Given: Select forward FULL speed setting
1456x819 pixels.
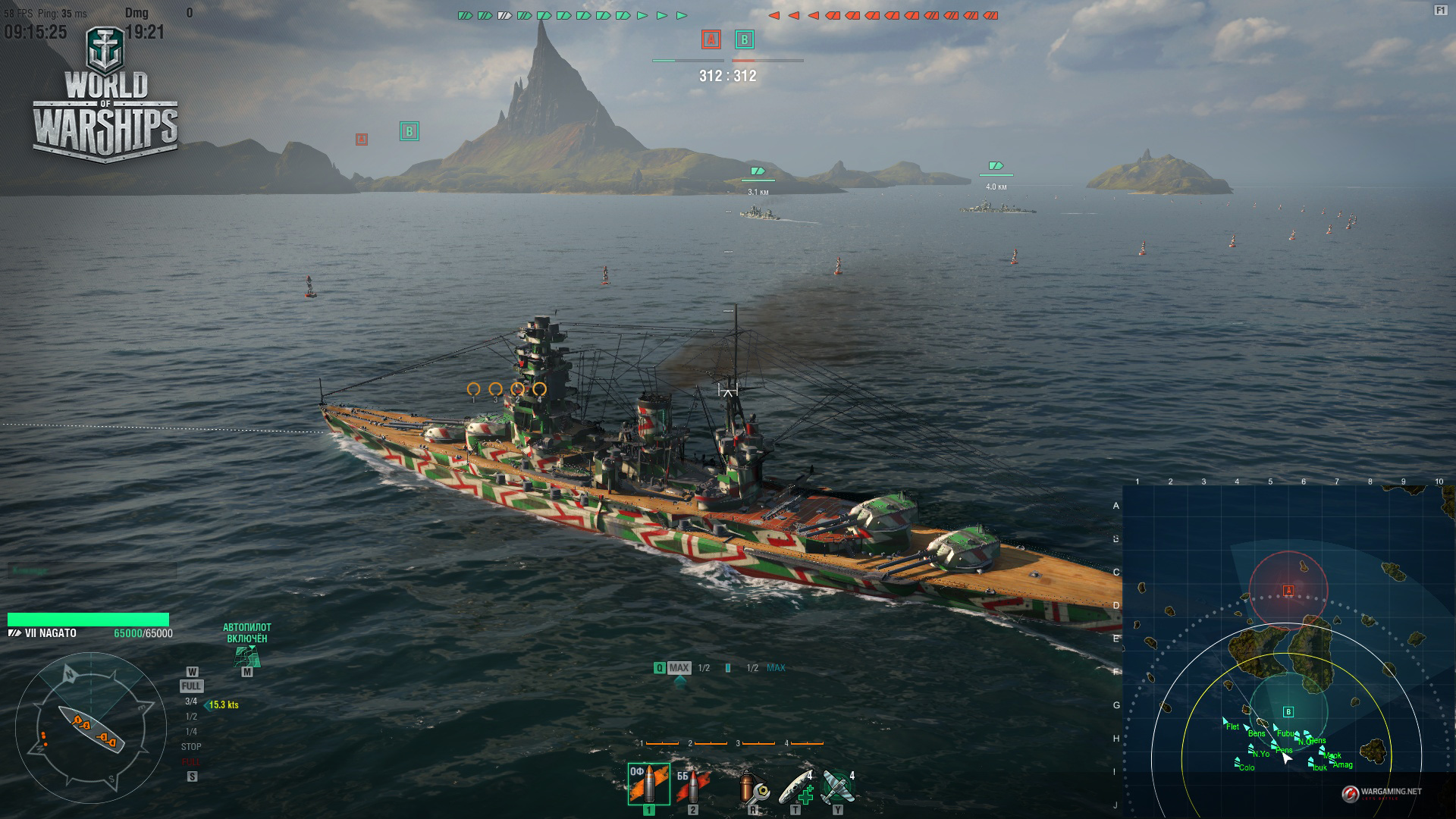Looking at the screenshot, I should pyautogui.click(x=191, y=686).
